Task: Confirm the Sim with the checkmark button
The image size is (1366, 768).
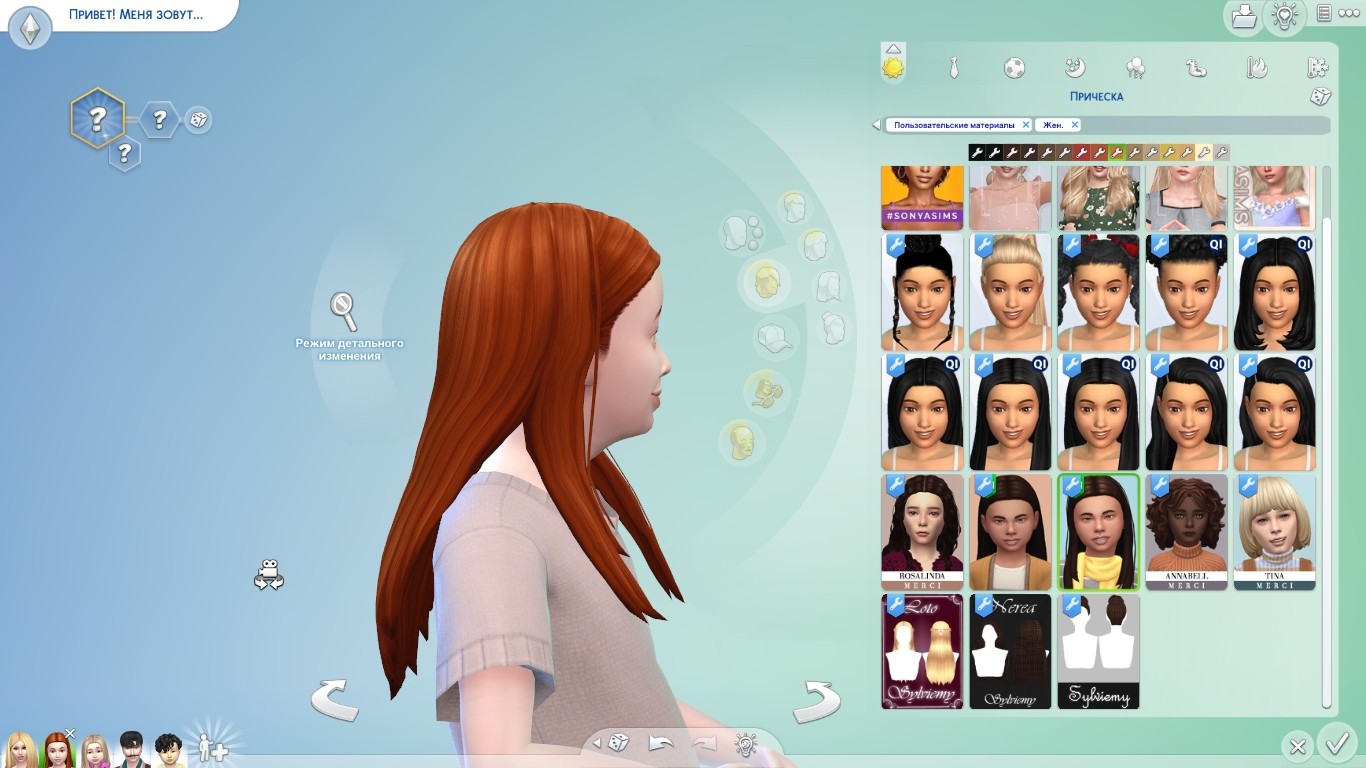Action: click(x=1336, y=745)
